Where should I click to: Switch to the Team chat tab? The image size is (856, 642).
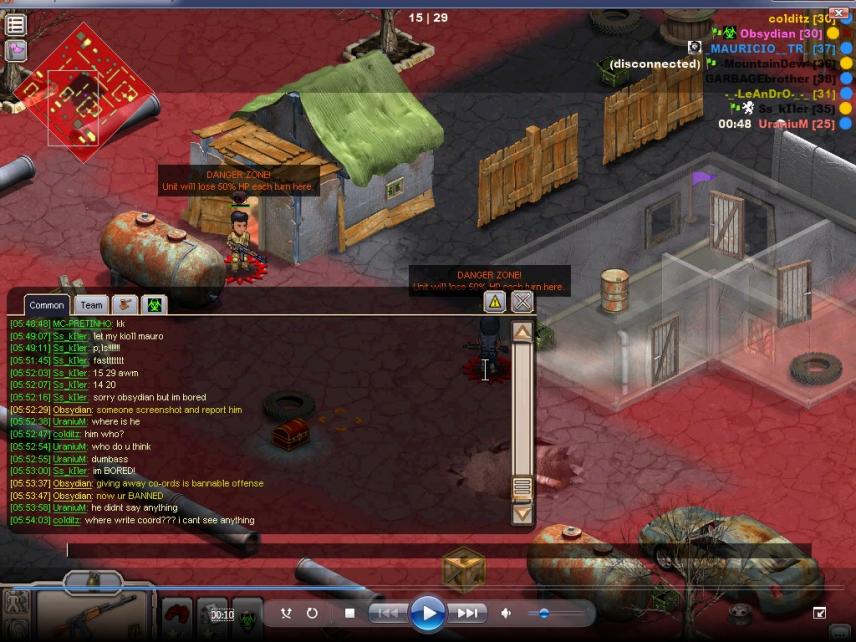(92, 305)
